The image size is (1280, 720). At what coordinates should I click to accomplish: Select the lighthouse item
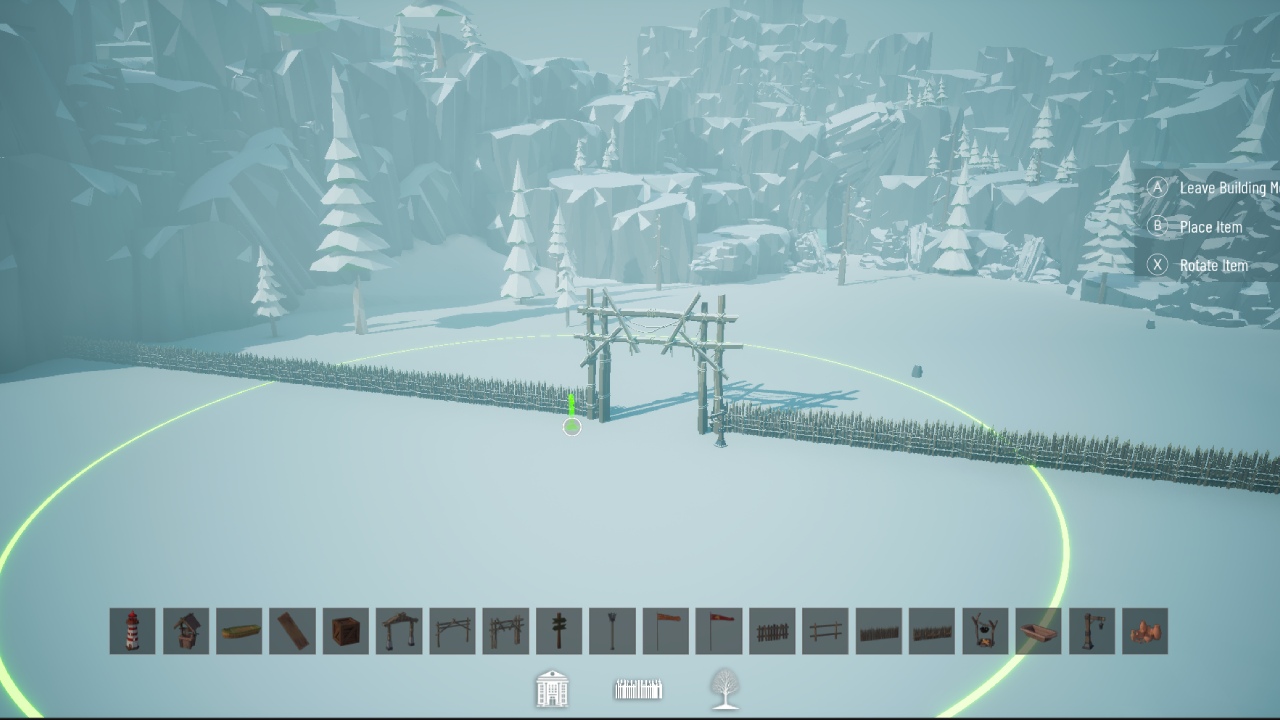[133, 630]
